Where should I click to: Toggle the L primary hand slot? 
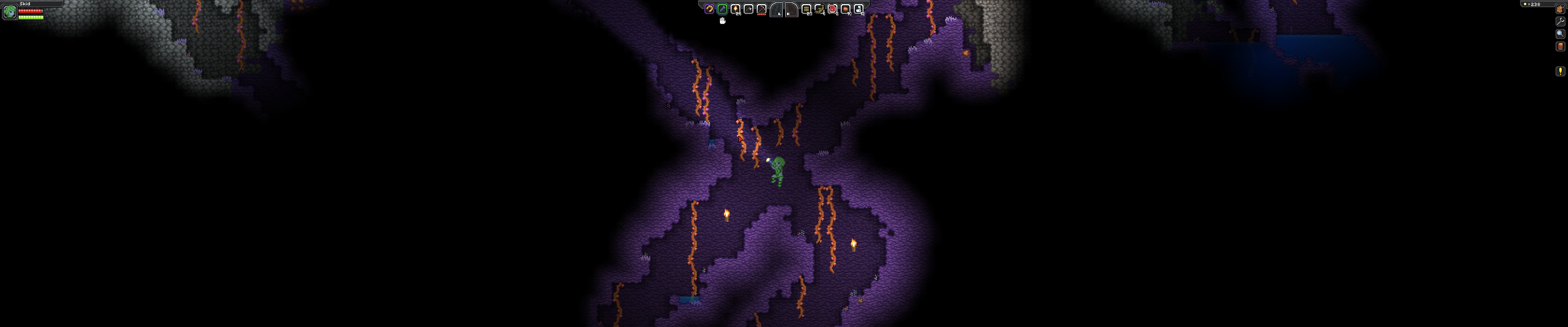(x=777, y=8)
